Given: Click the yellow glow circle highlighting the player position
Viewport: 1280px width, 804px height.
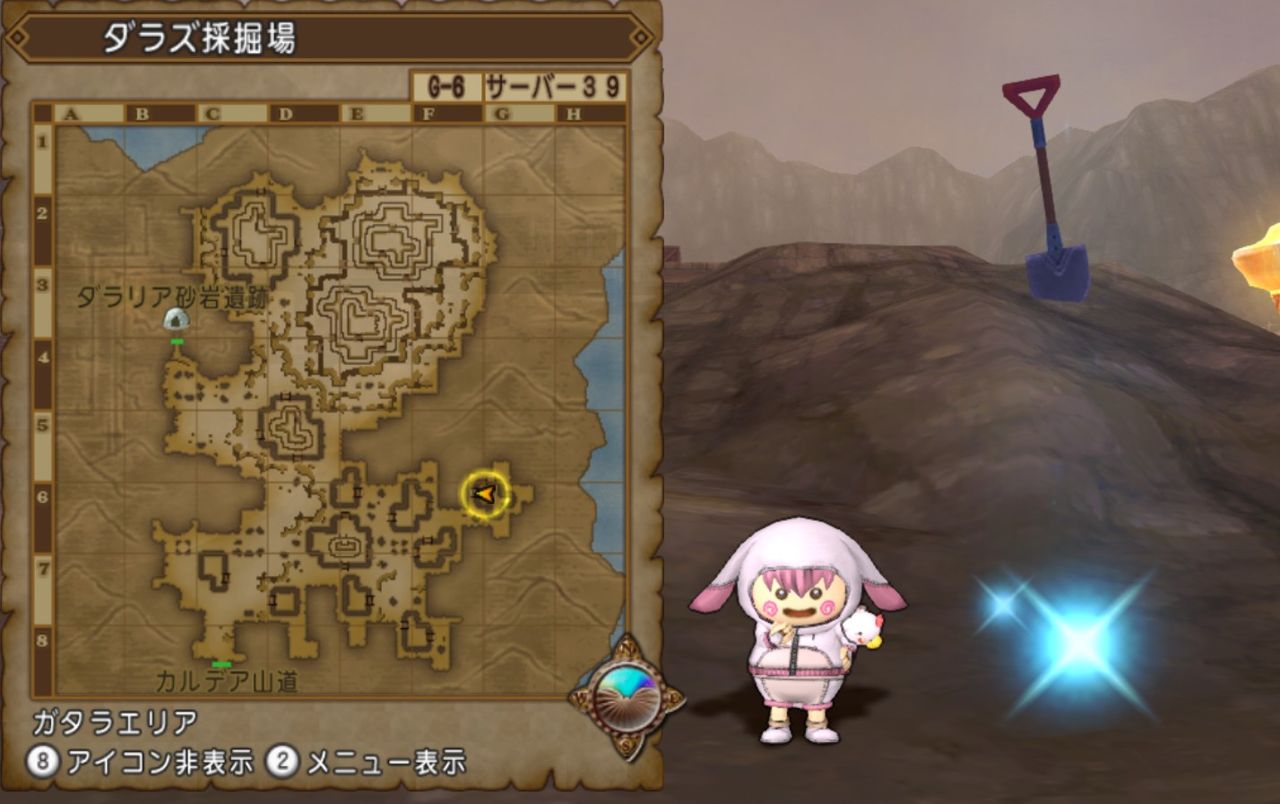Looking at the screenshot, I should (x=483, y=492).
